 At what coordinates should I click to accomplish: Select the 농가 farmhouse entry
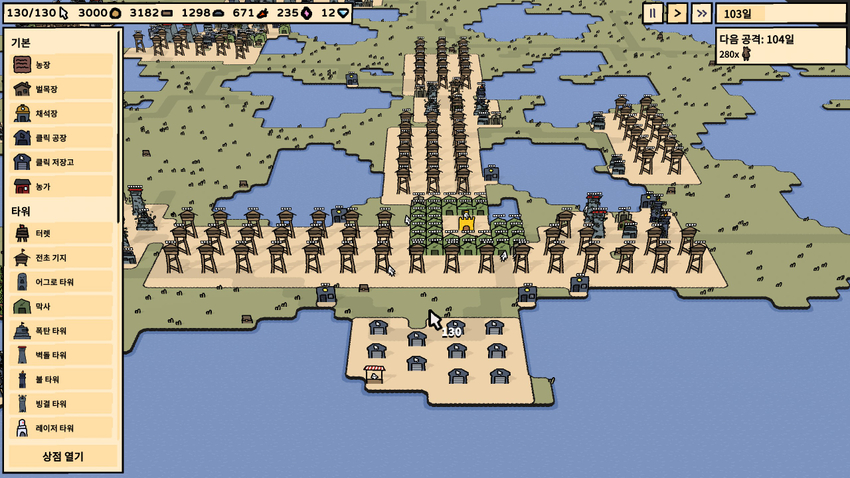60,186
